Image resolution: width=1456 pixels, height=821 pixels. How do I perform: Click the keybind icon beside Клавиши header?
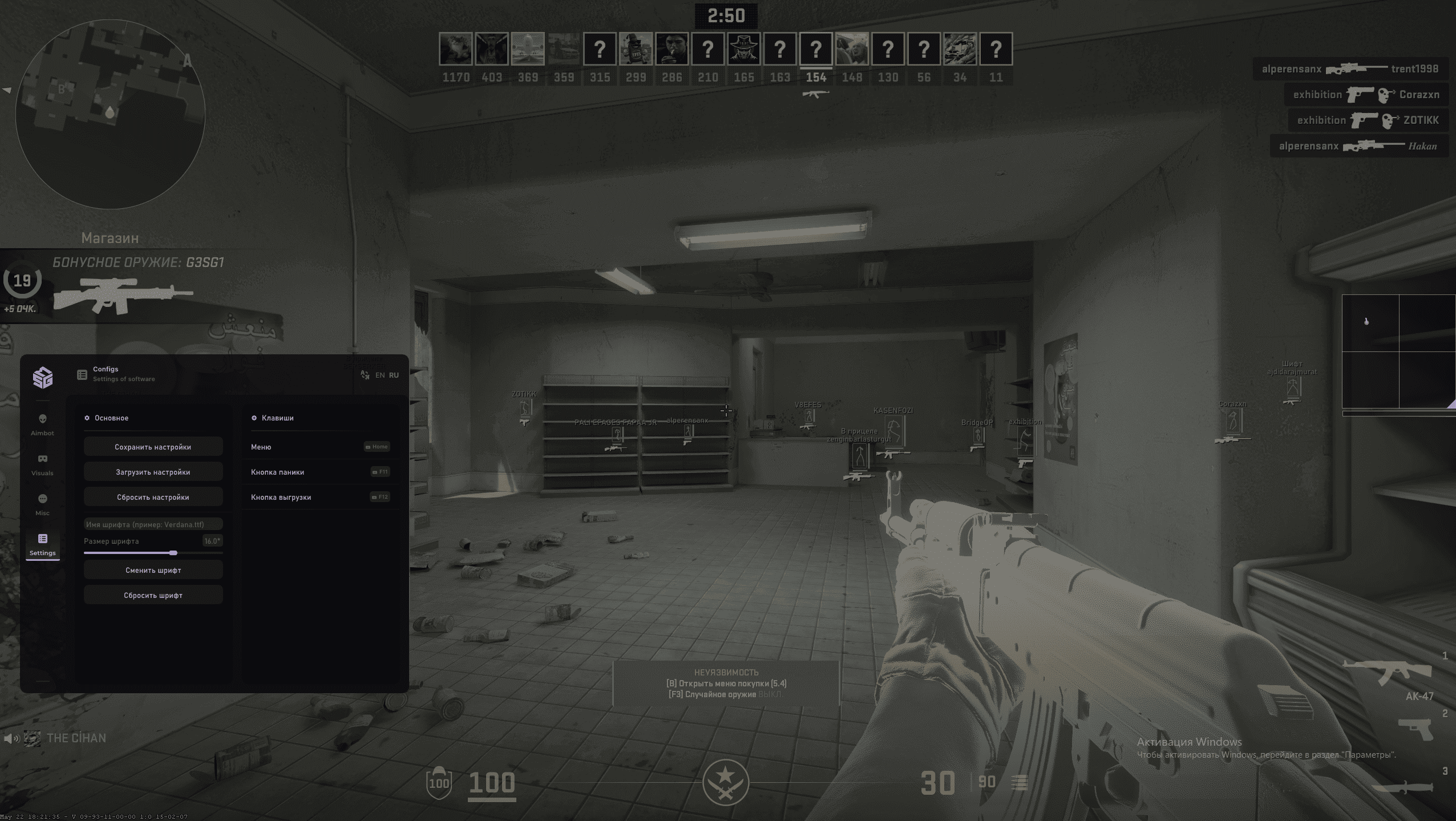click(253, 418)
